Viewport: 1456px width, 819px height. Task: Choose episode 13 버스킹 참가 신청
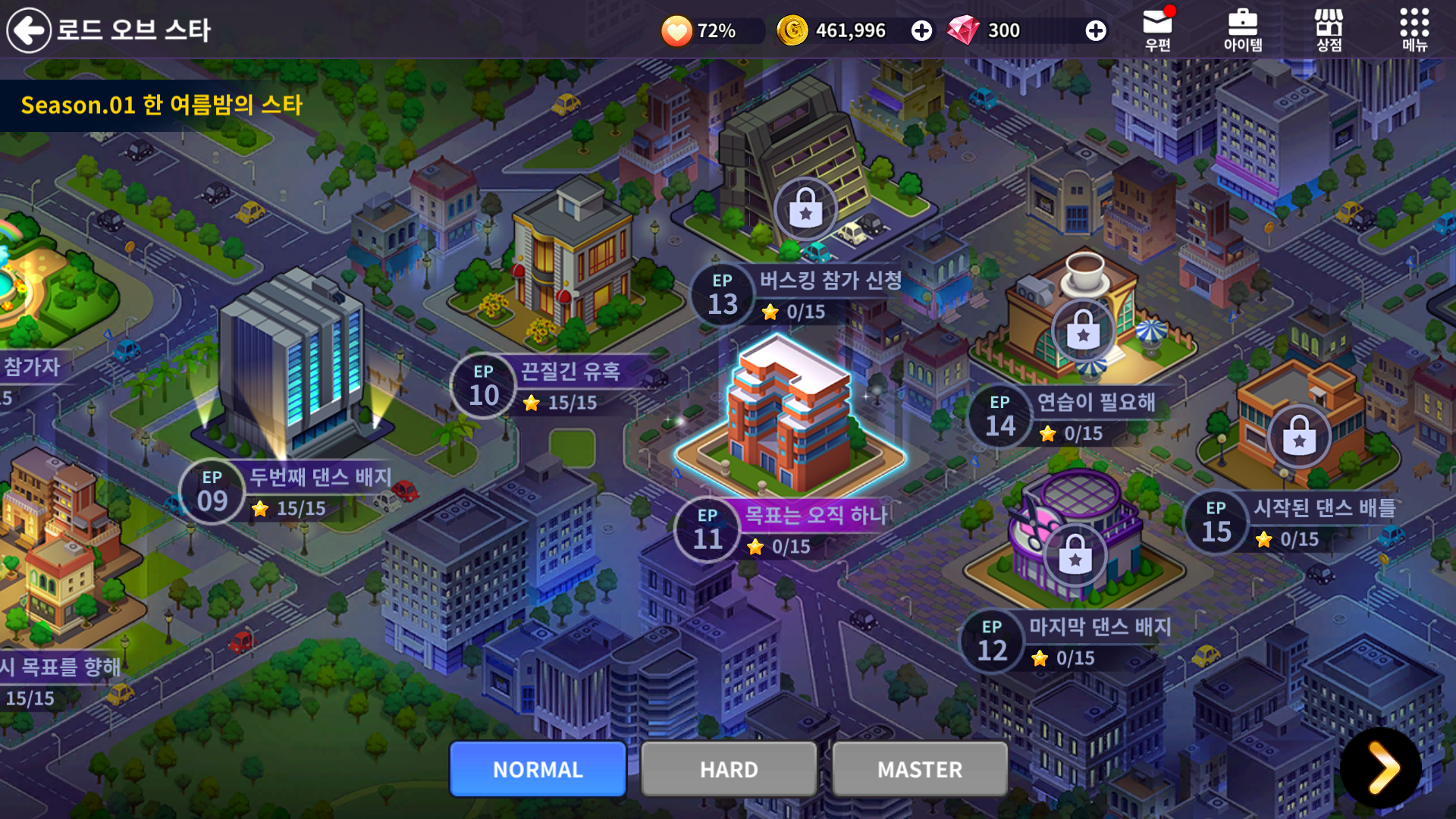coord(804,295)
